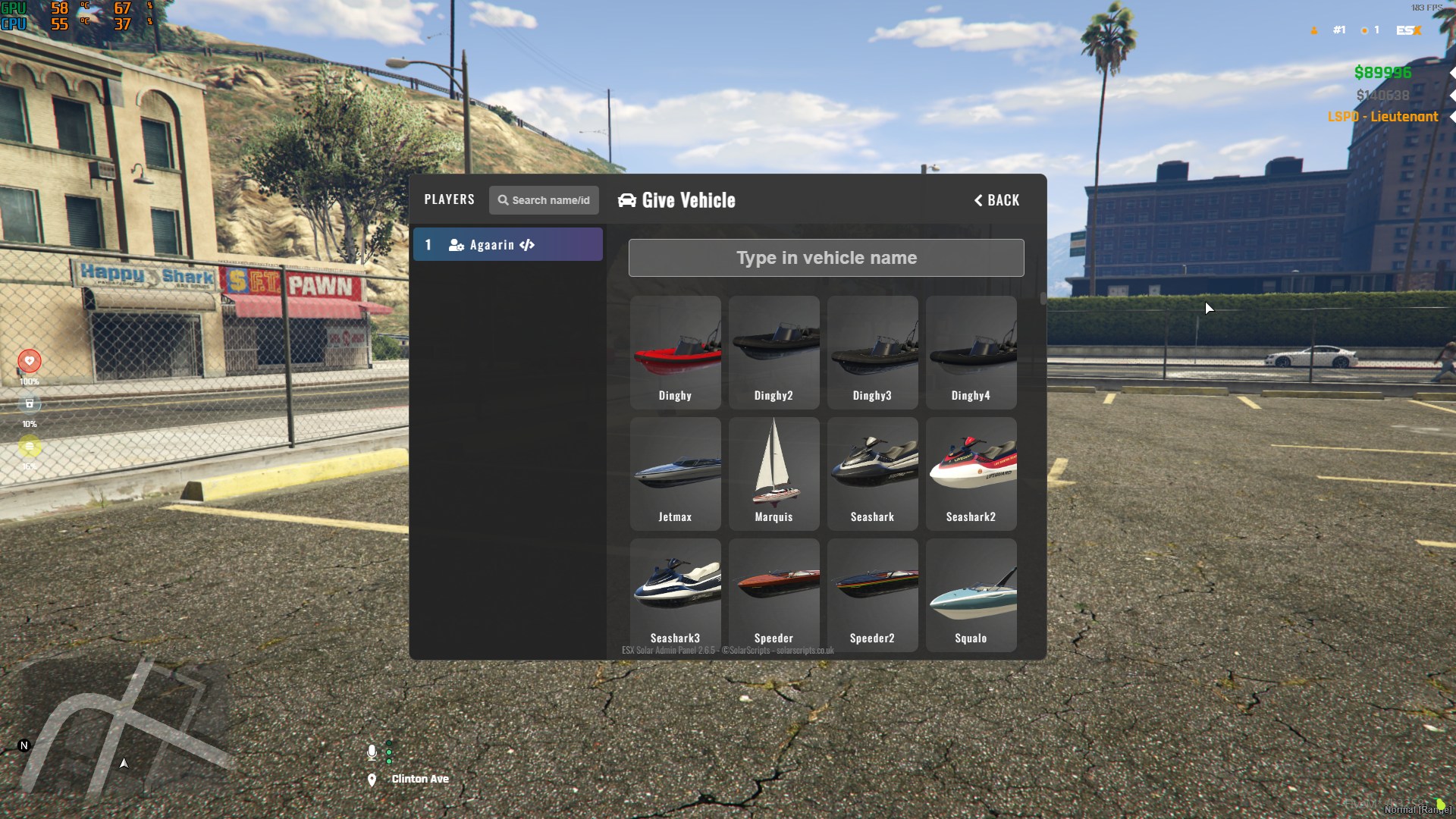
Task: Select player Agaarin in the list
Action: click(508, 245)
